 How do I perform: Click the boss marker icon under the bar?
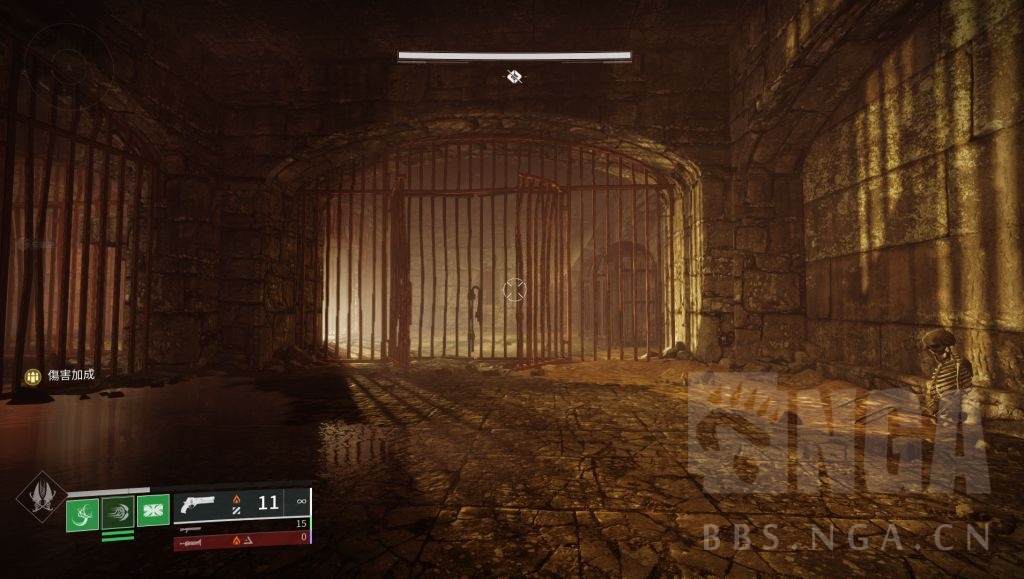pos(514,76)
